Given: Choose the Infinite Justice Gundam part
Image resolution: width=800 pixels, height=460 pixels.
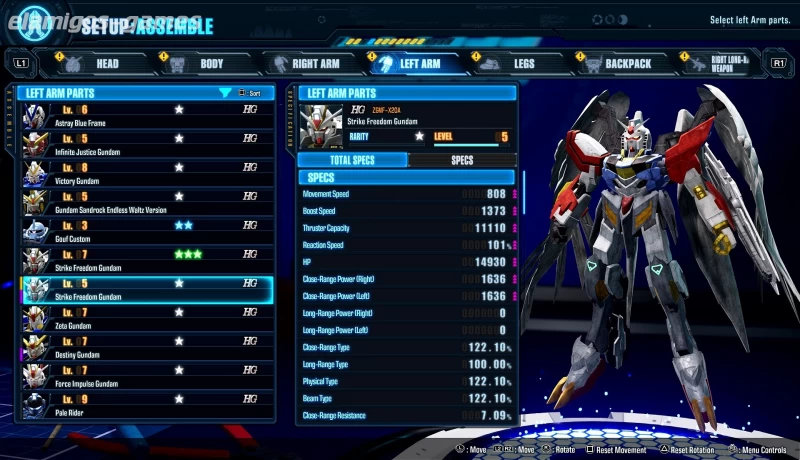Looking at the screenshot, I should coord(145,144).
